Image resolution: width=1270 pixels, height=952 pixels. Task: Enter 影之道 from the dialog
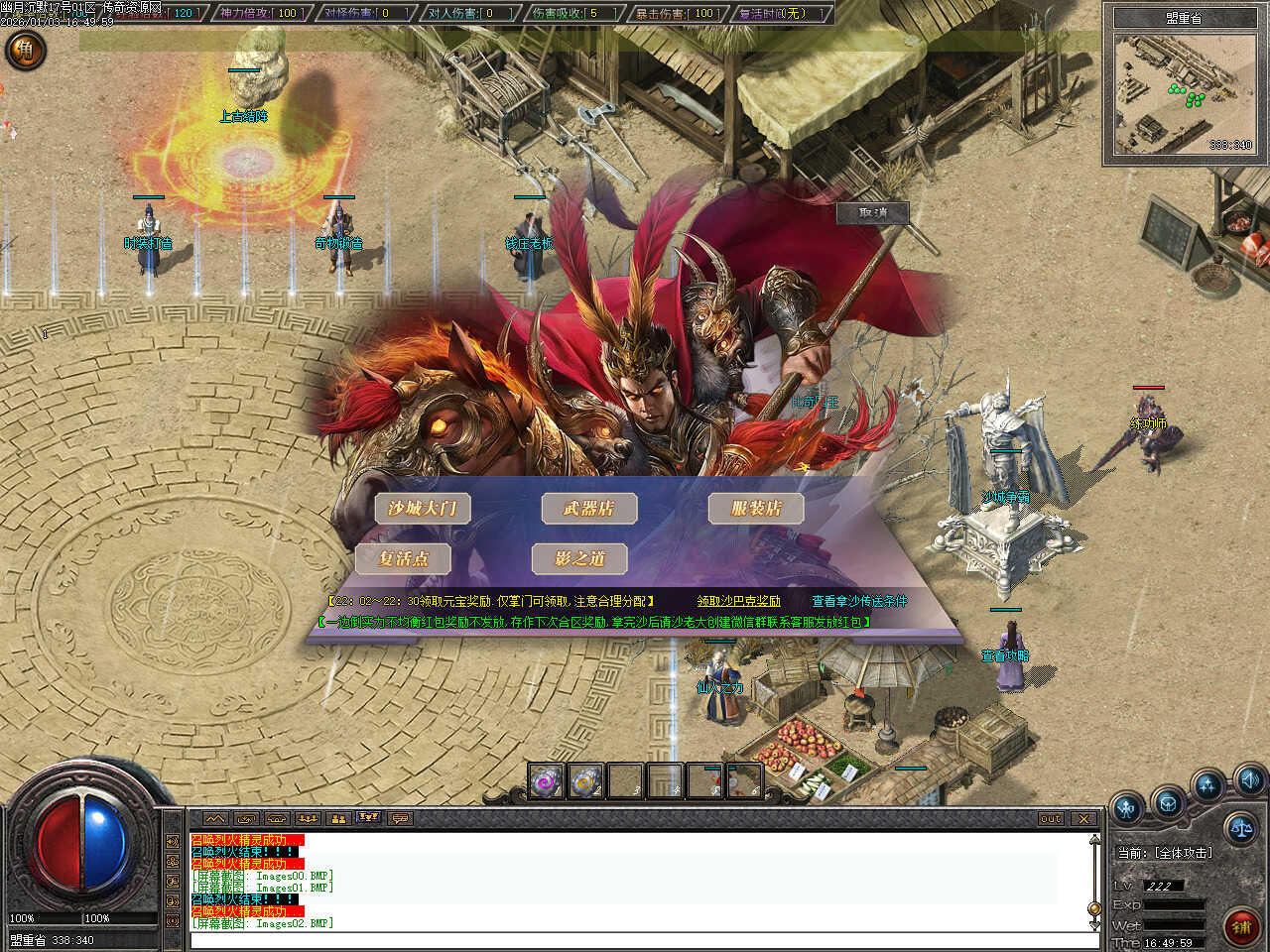[579, 558]
